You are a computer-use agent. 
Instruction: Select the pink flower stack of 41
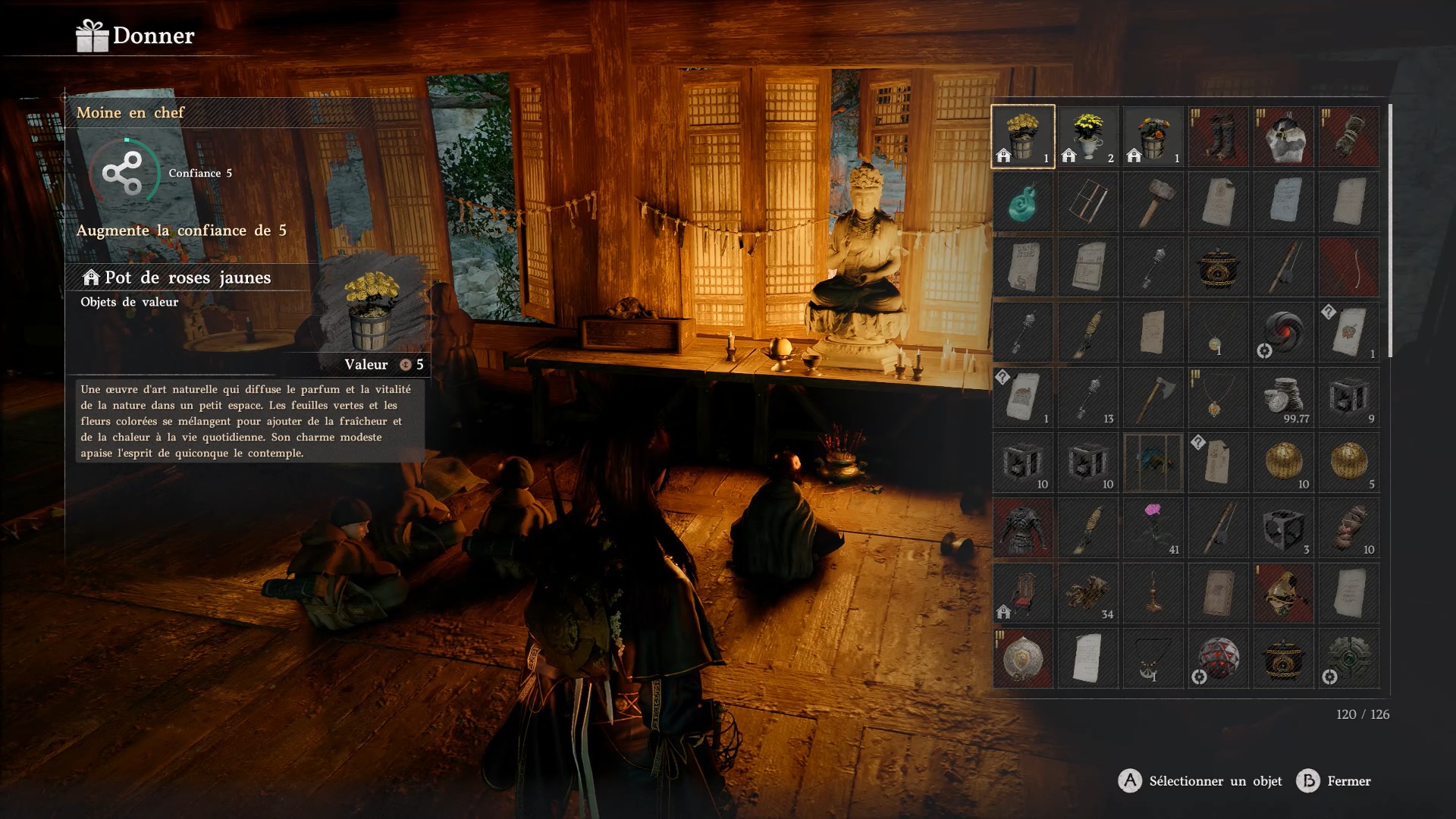[x=1153, y=528]
